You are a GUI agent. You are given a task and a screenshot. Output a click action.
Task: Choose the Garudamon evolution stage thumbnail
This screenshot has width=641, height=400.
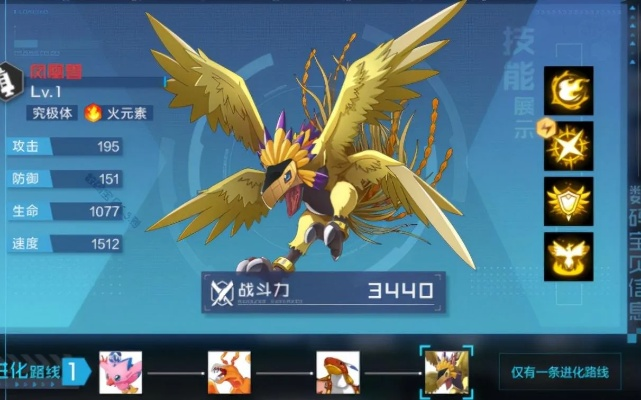tap(338, 372)
